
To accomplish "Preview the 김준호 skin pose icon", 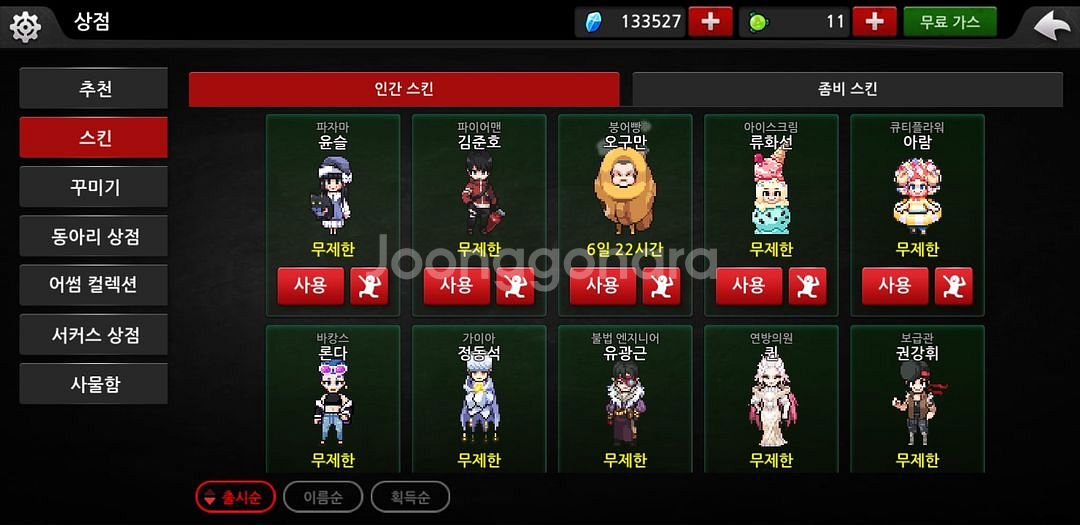I will [x=515, y=286].
